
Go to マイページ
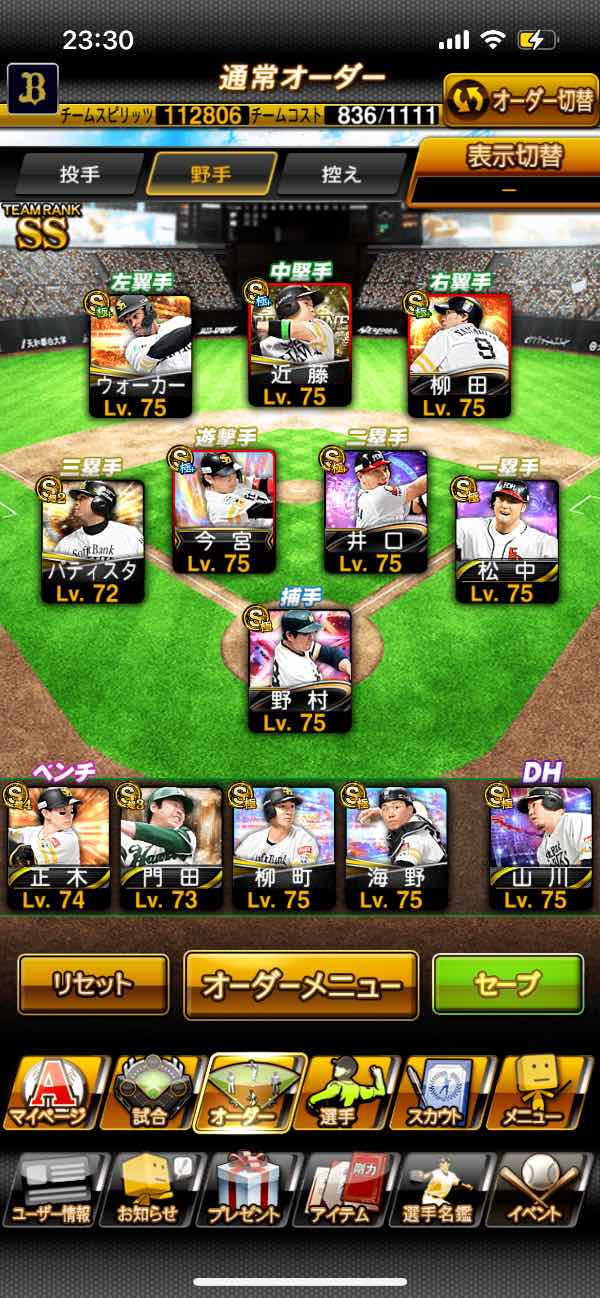pos(50,1093)
